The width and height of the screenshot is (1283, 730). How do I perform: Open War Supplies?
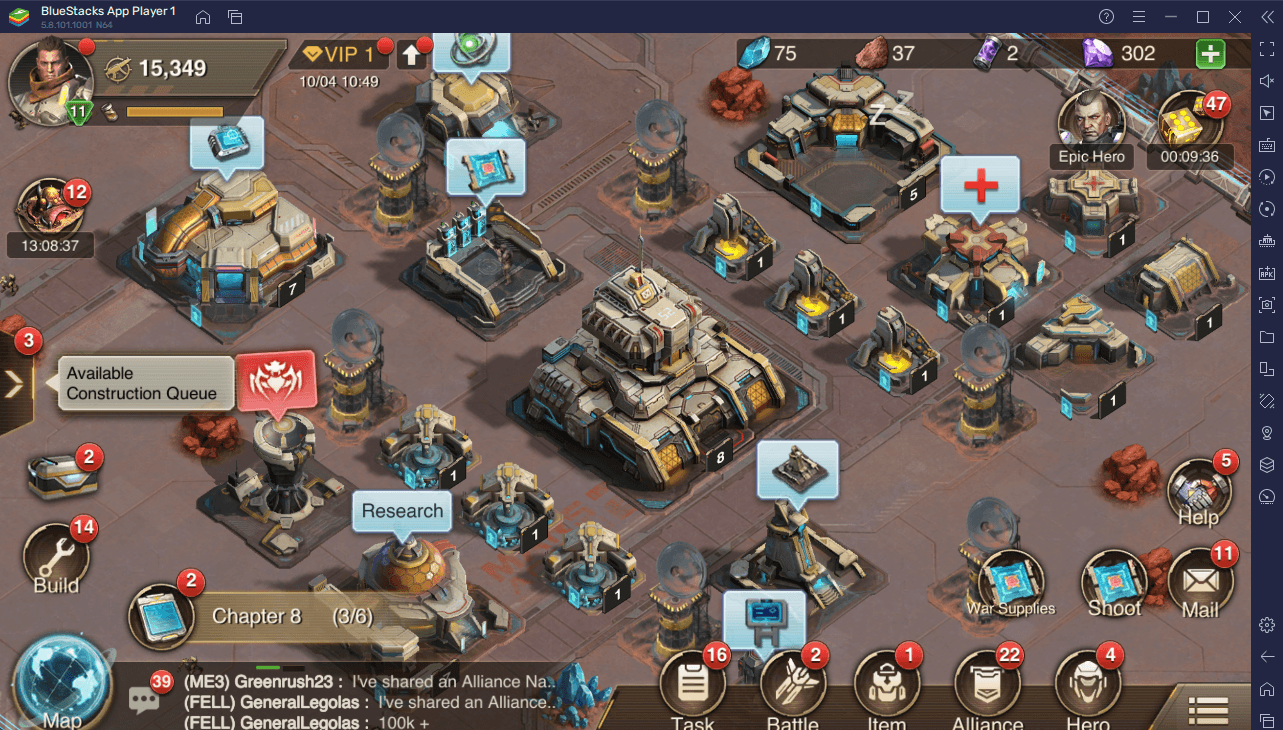click(x=1011, y=581)
